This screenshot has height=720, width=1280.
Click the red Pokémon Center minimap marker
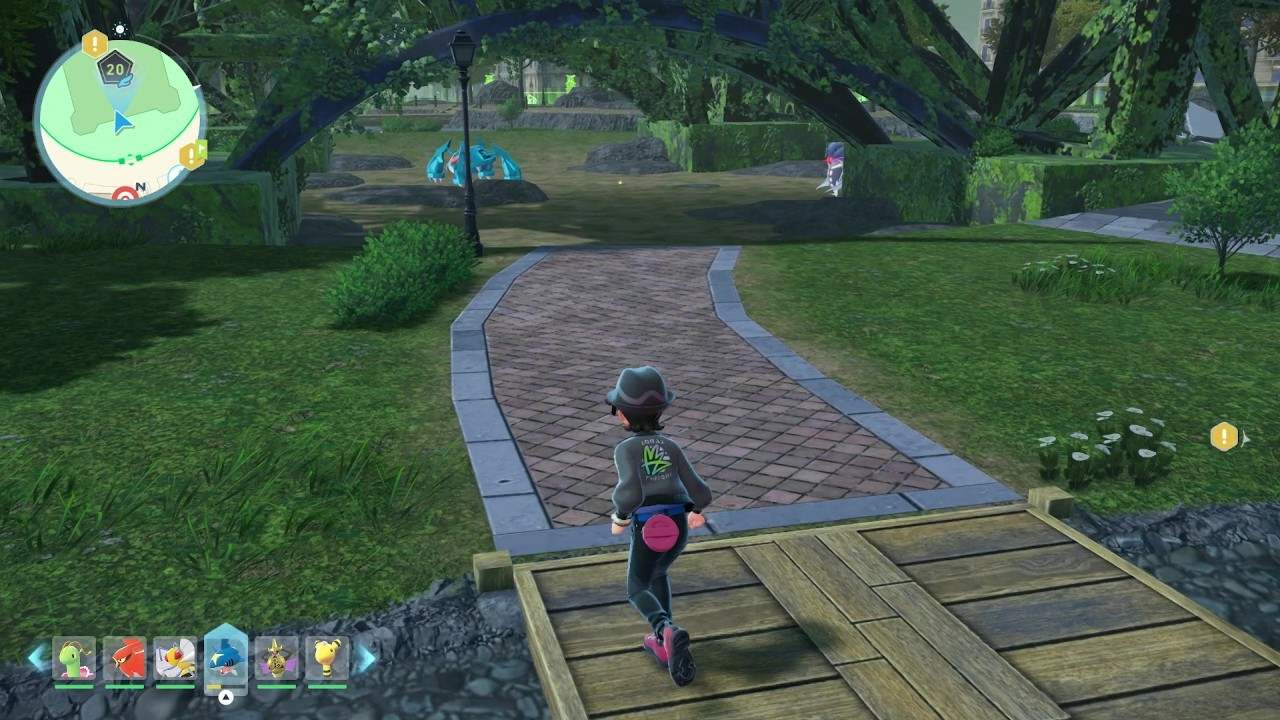(x=124, y=195)
